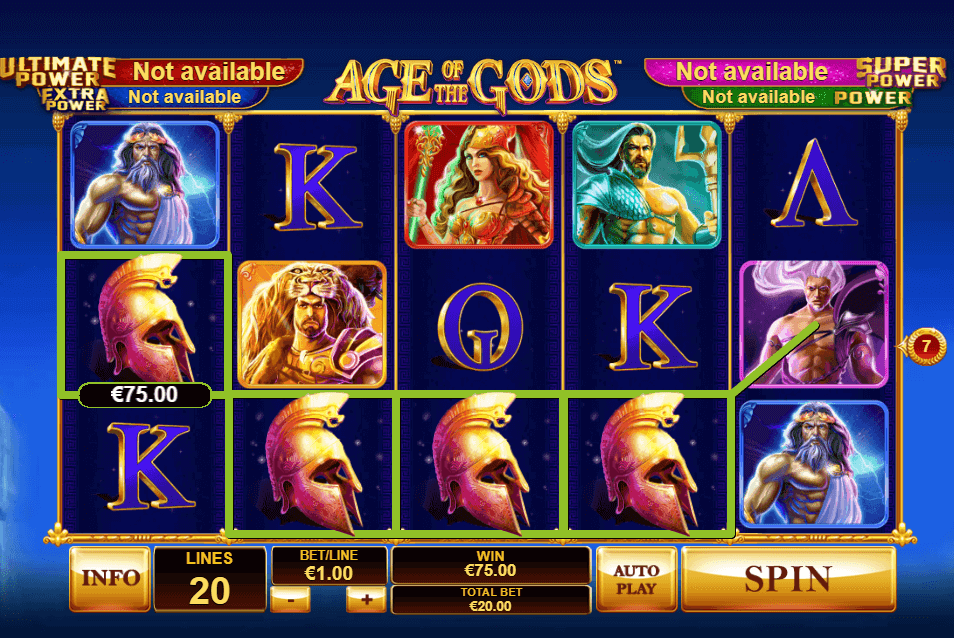Decrease bet per line with minus button
Viewport: 954px width, 638px height.
tap(290, 599)
